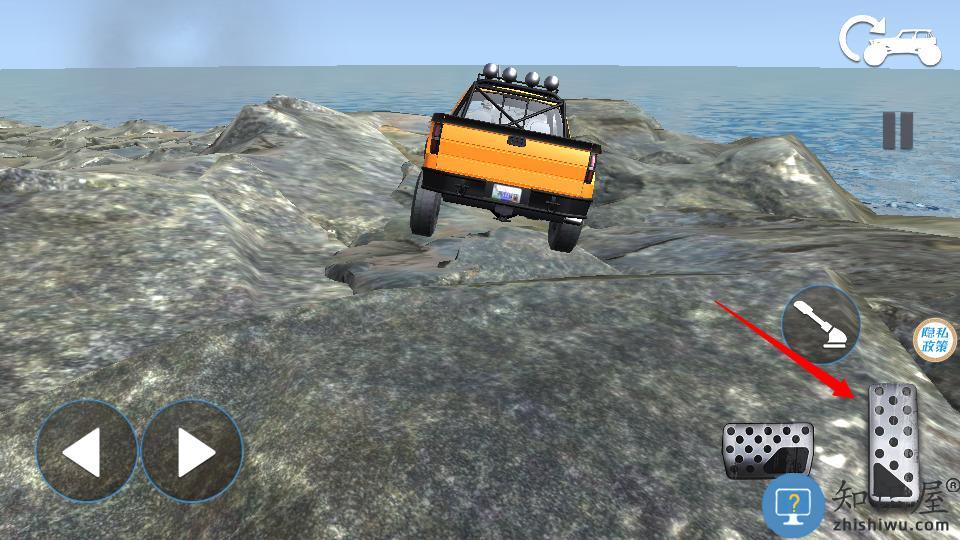Image resolution: width=960 pixels, height=540 pixels.
Task: Tap the steer right arrow button
Action: [192, 451]
